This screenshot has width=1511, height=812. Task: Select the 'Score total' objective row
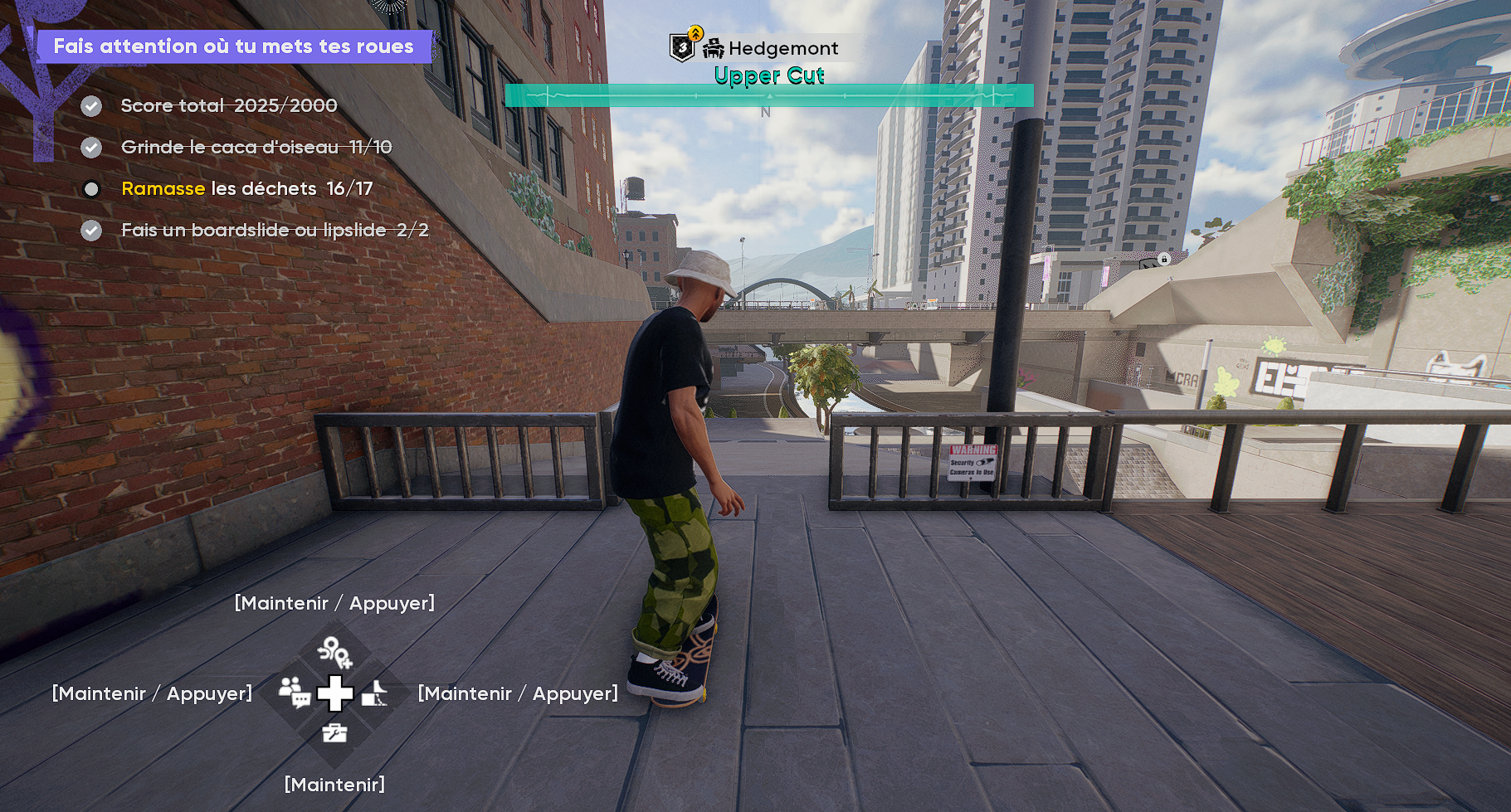tap(228, 106)
